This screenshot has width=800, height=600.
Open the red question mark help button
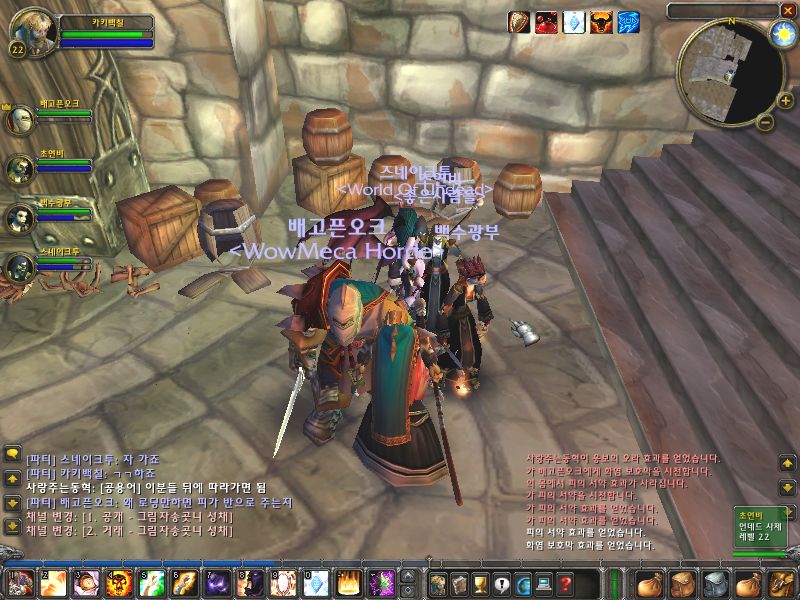(x=566, y=582)
